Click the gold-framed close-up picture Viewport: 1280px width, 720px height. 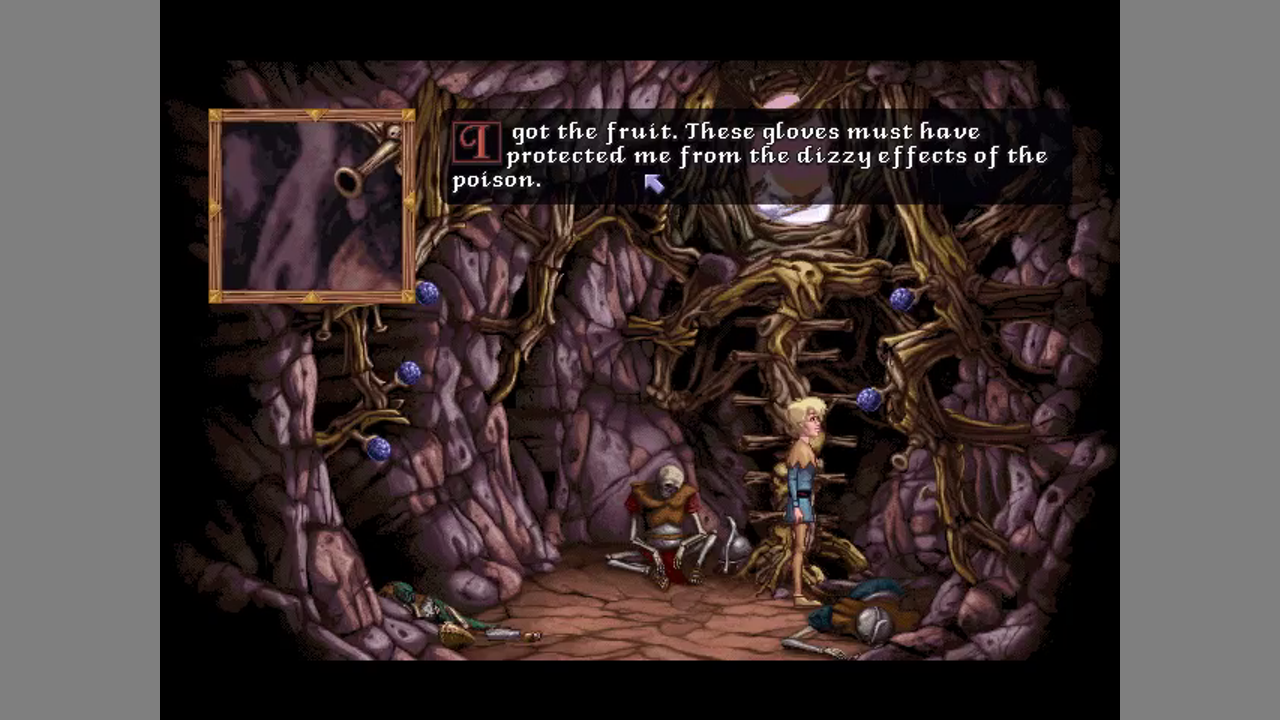[312, 206]
